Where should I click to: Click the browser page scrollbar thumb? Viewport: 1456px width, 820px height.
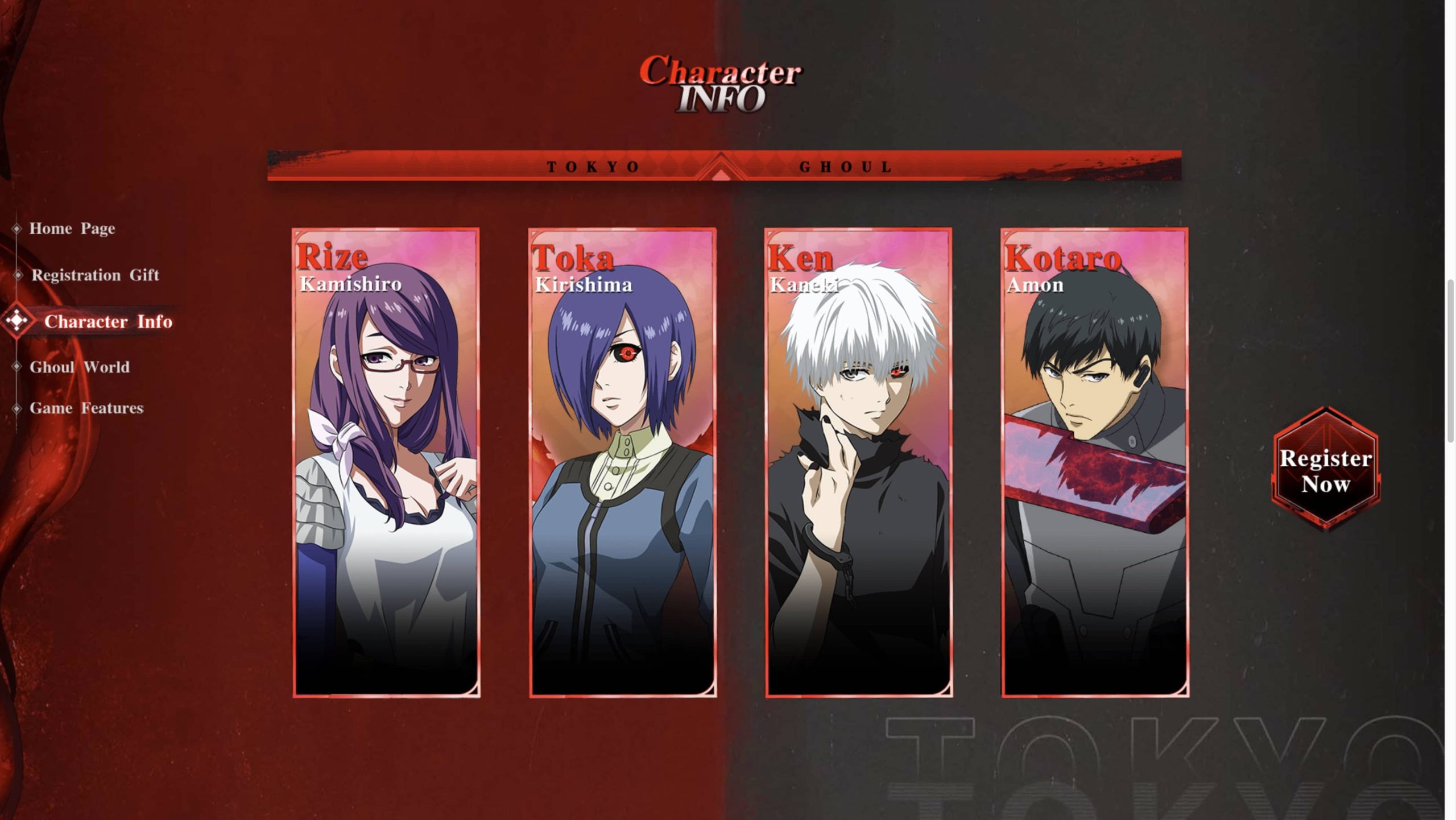click(x=1450, y=360)
